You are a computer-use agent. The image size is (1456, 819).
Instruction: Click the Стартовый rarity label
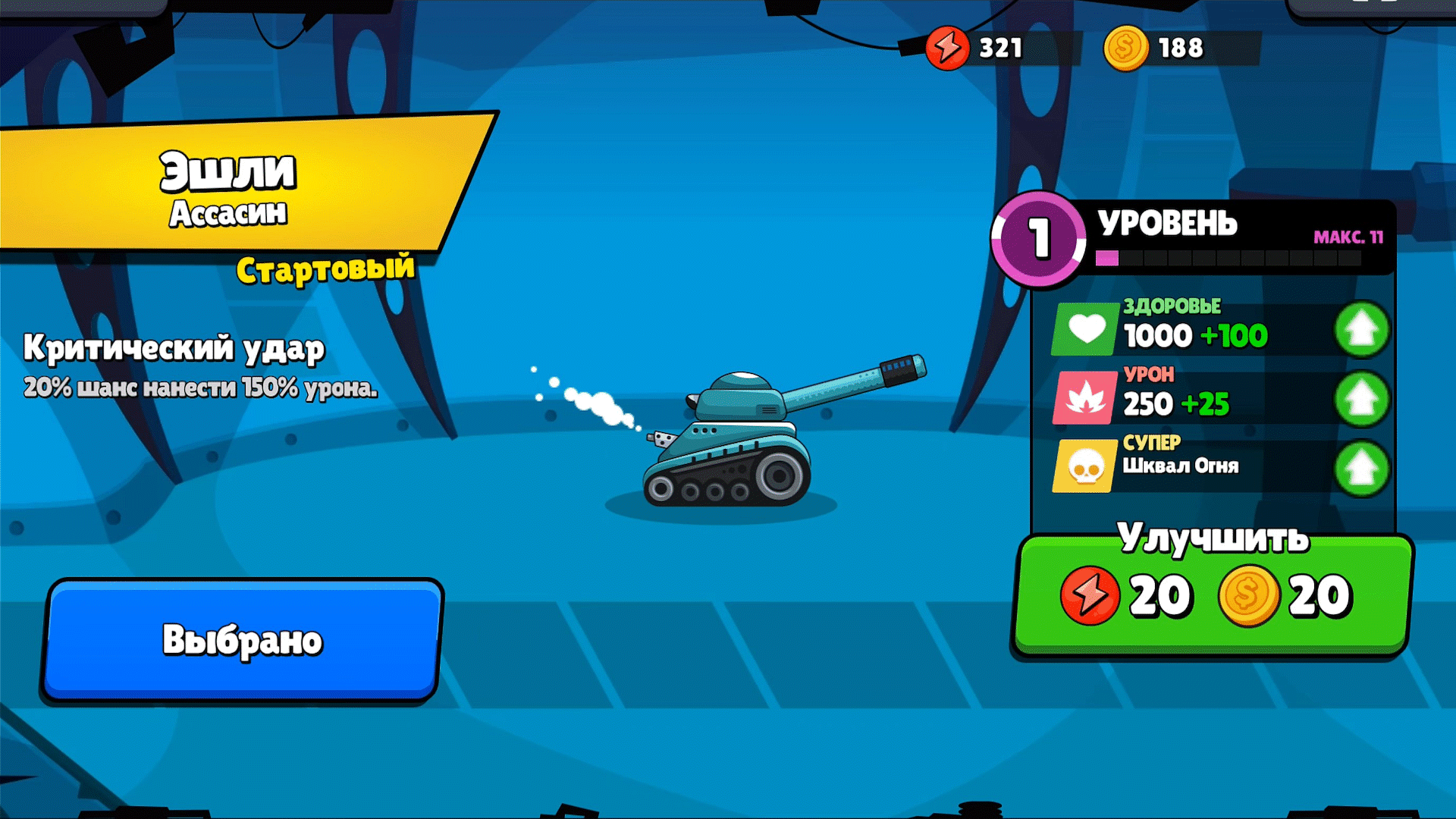pyautogui.click(x=325, y=267)
